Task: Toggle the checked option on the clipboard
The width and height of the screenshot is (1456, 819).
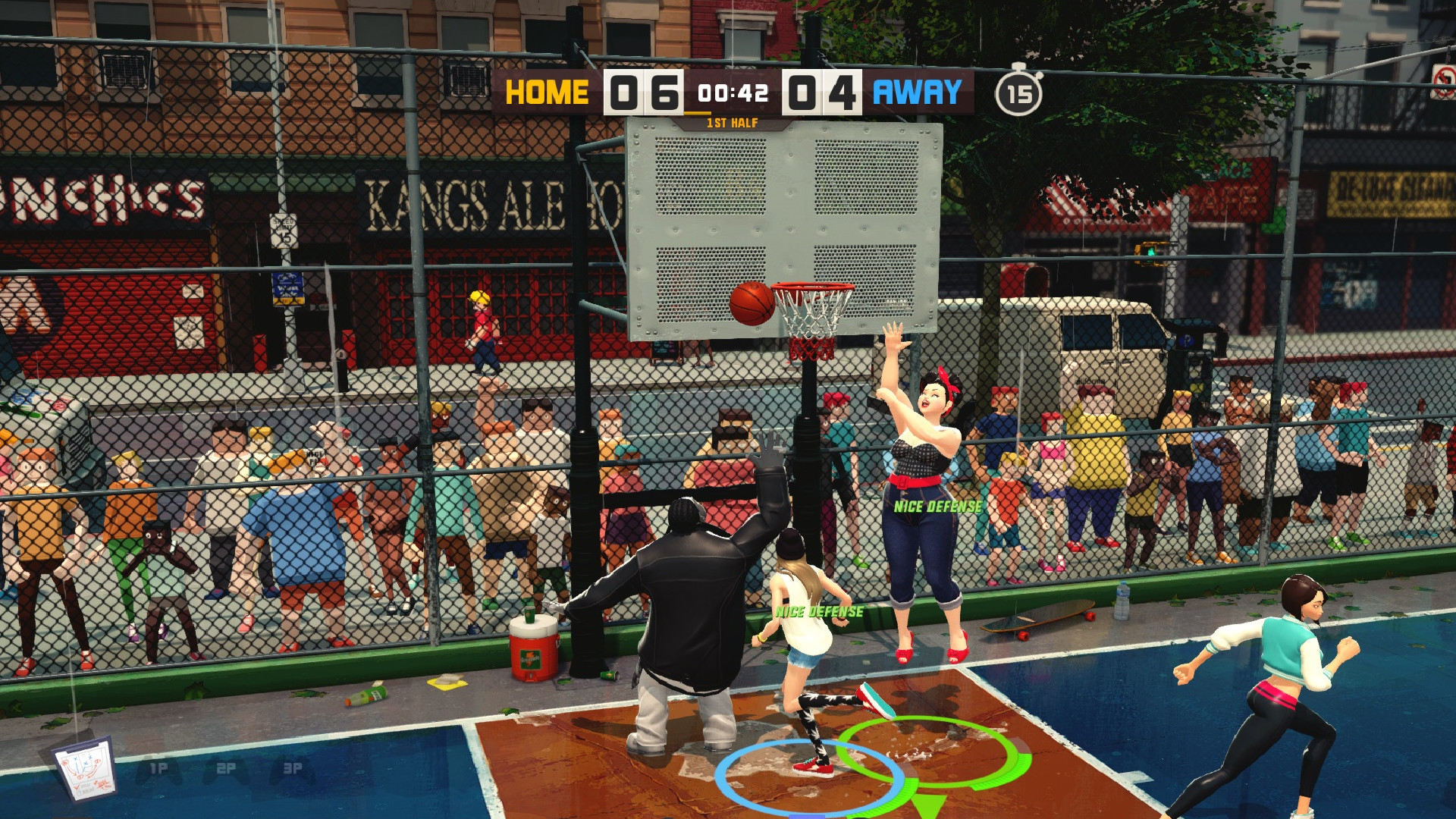Action: (x=77, y=787)
